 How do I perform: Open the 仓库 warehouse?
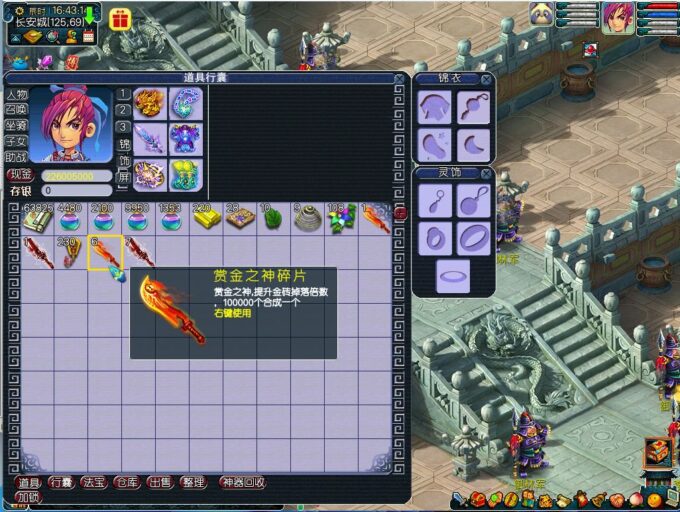coord(127,482)
